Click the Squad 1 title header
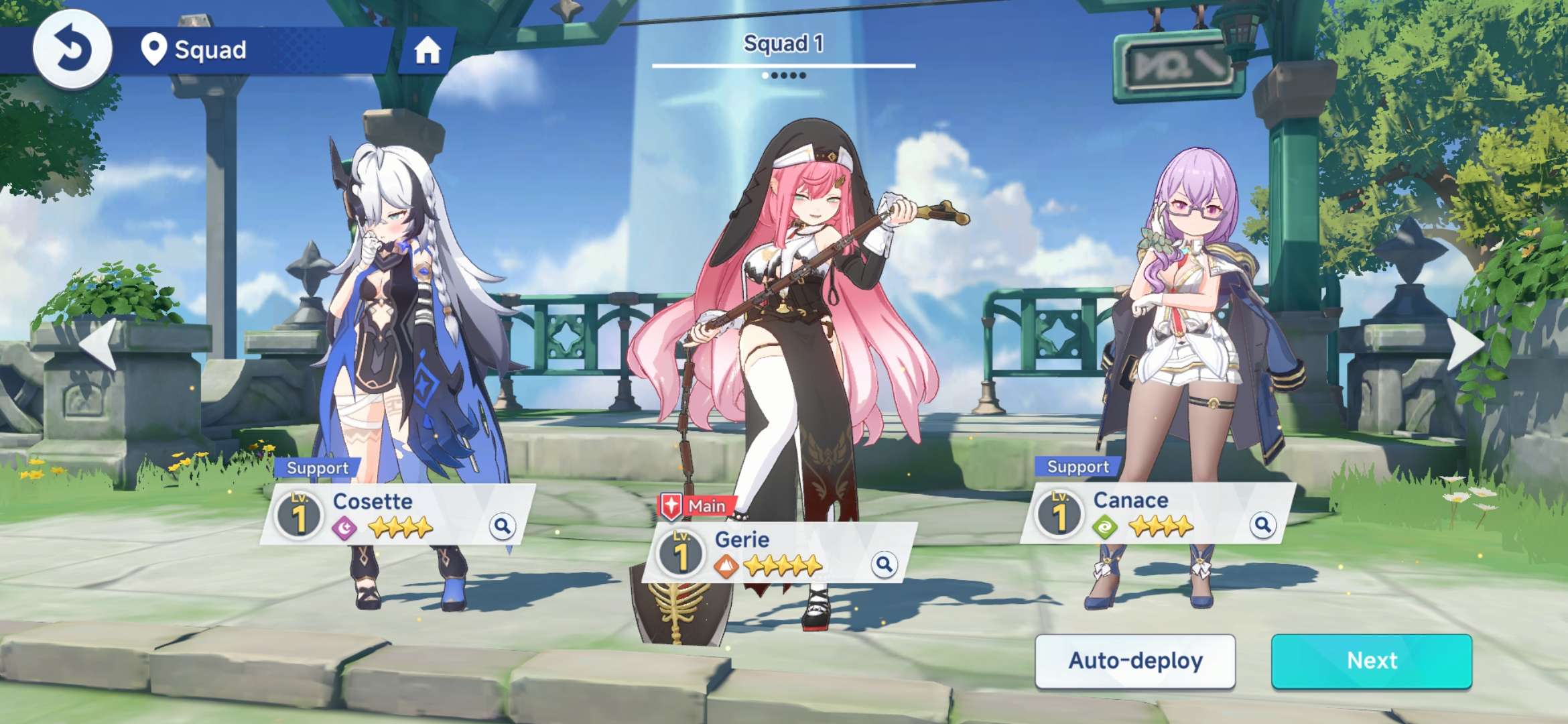 pos(783,44)
